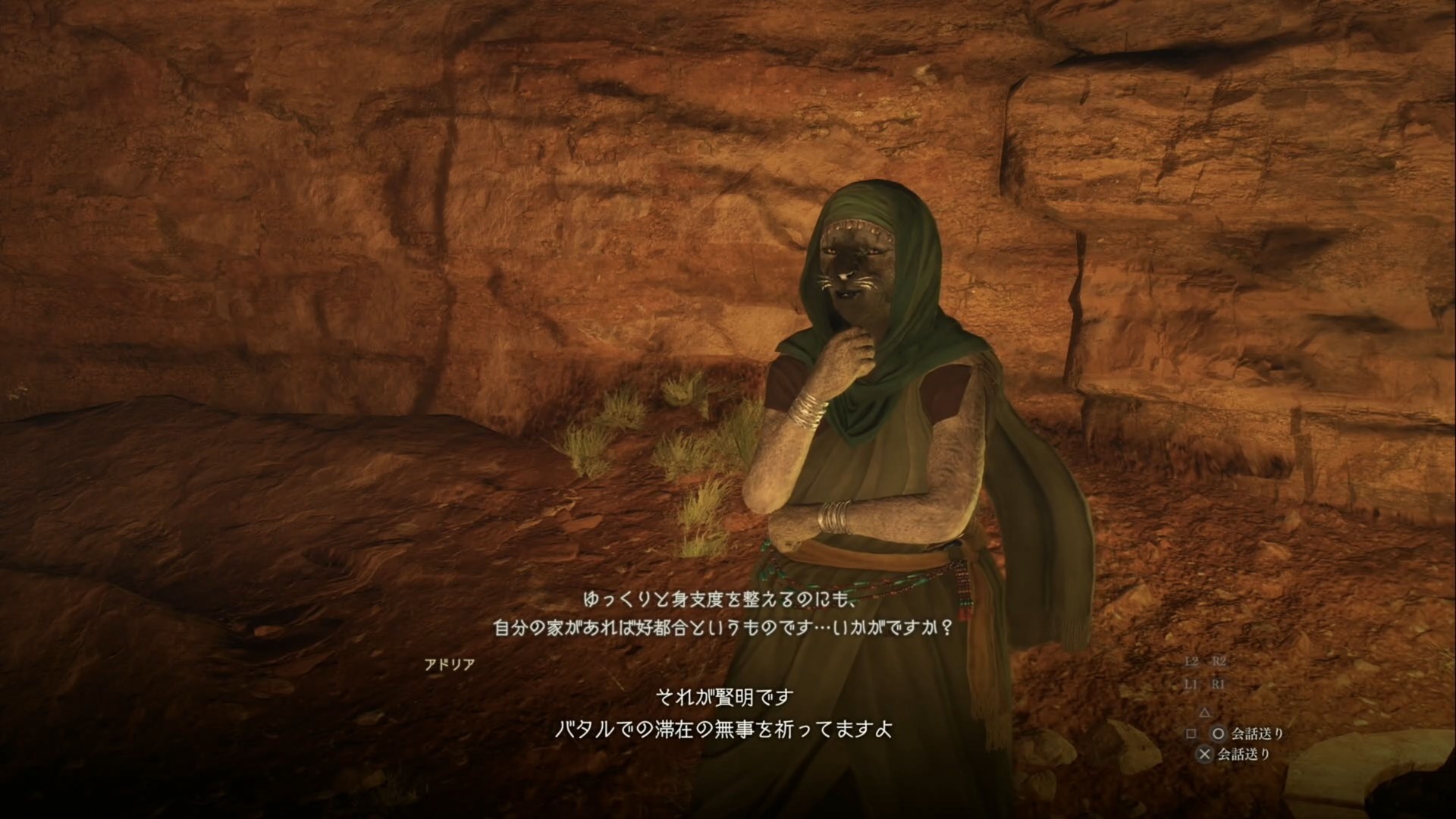This screenshot has height=819, width=1456.
Task: Click the ○ button prompt icon
Action: point(1218,736)
